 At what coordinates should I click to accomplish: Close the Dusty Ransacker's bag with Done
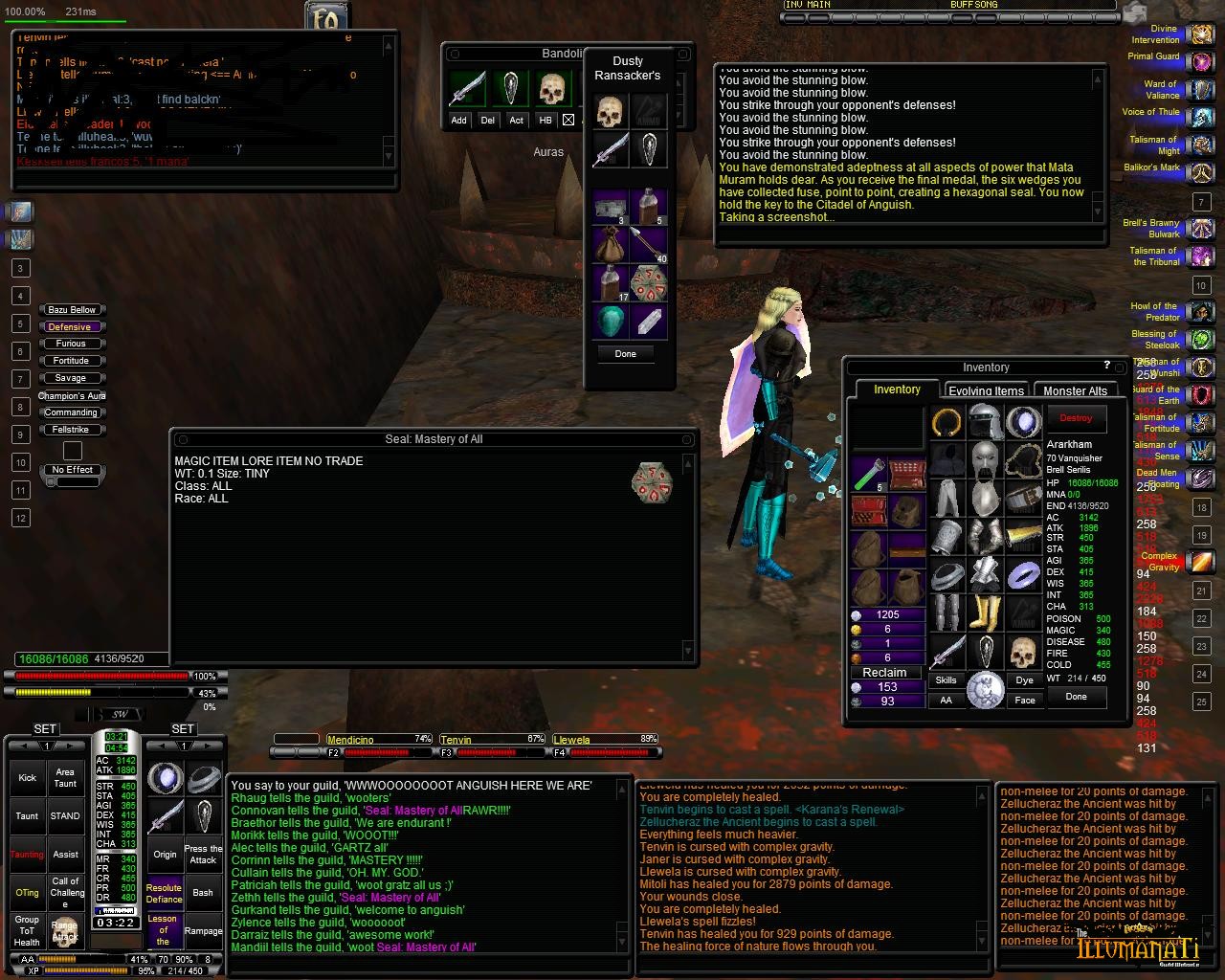coord(625,354)
